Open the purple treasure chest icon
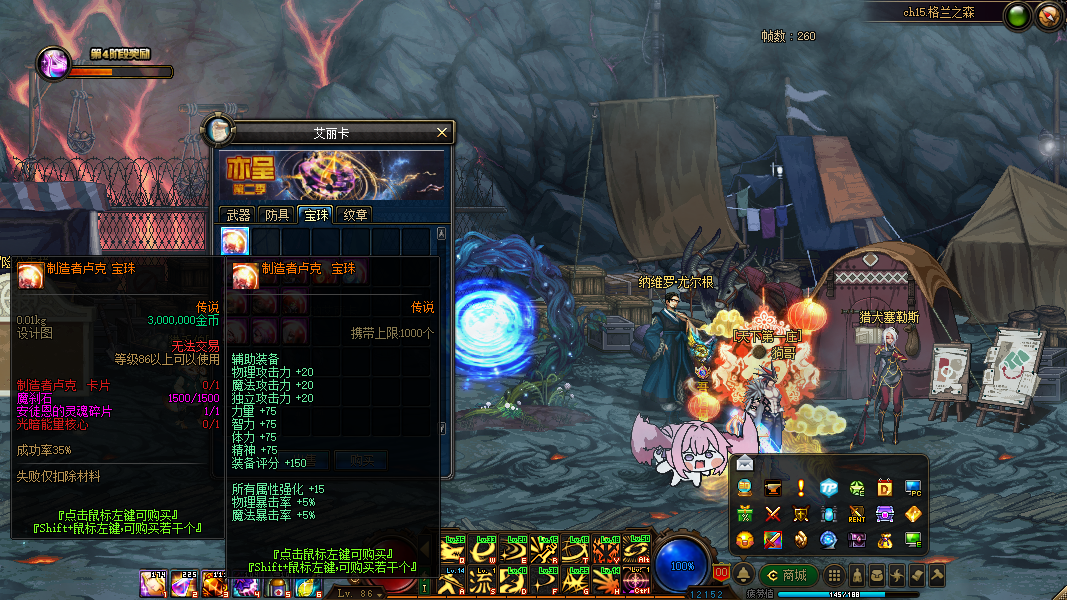 (885, 514)
